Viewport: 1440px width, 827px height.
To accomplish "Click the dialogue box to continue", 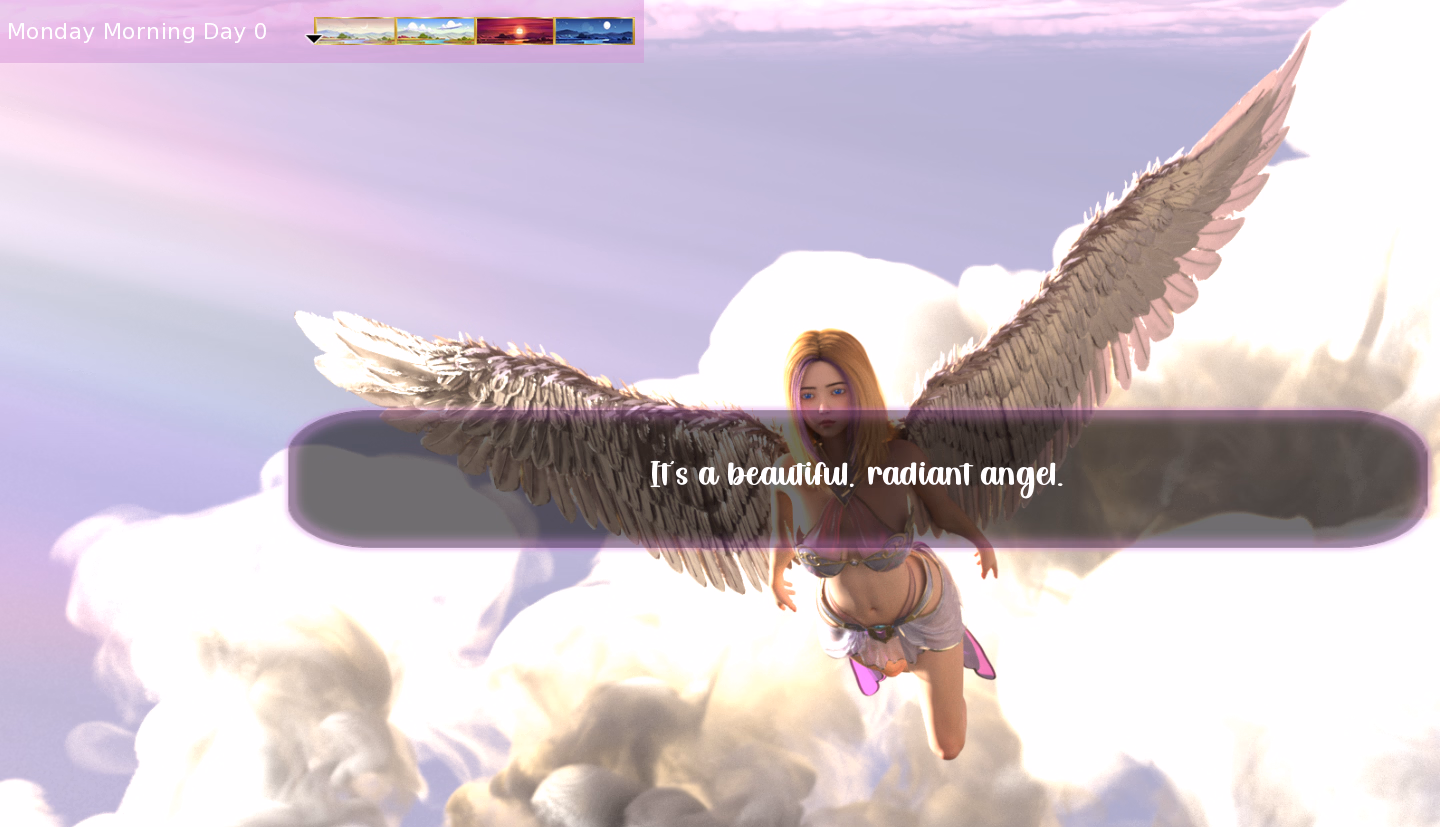I will point(857,478).
